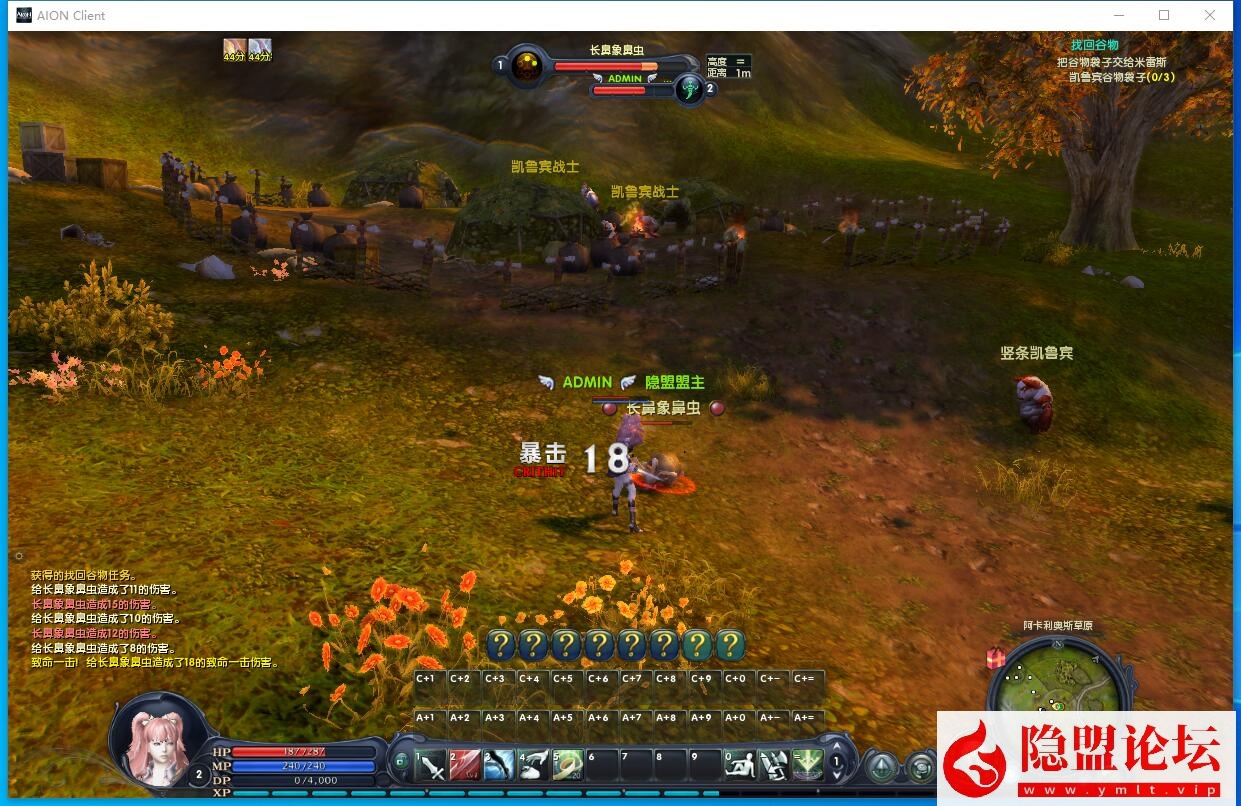1241x806 pixels.
Task: Trigger the blue swirl skill in slot 3
Action: coord(499,766)
